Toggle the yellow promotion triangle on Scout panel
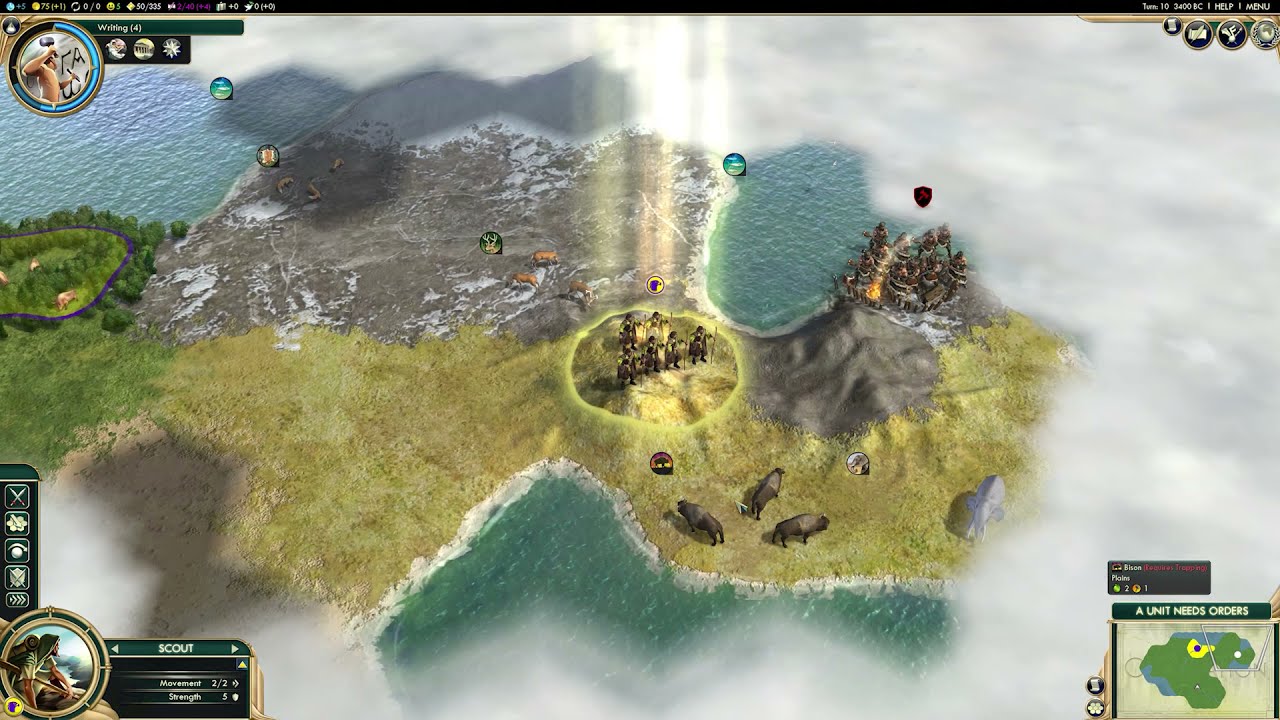The width and height of the screenshot is (1280, 720). point(241,665)
